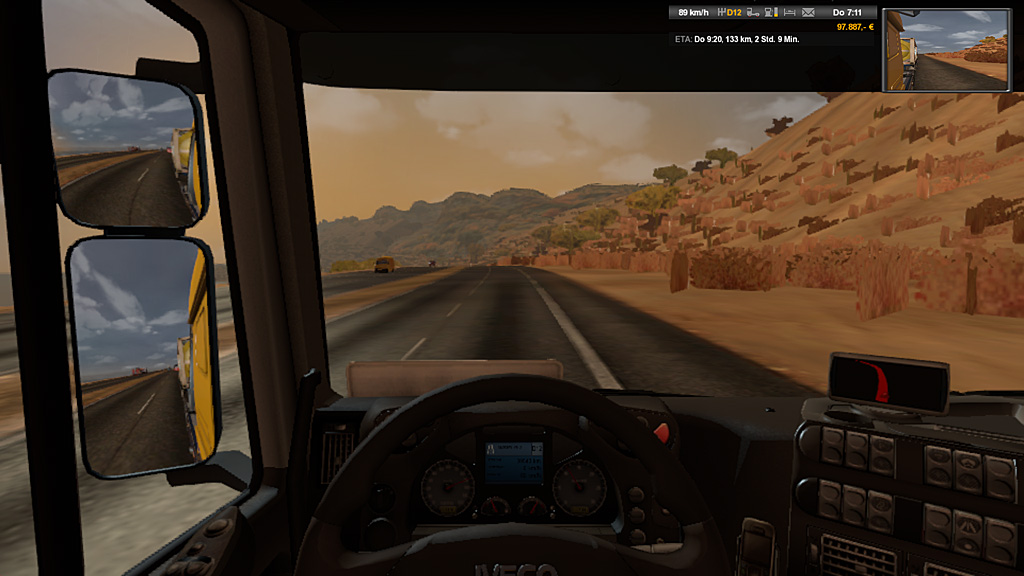Click the gear shift icon

(x=721, y=13)
